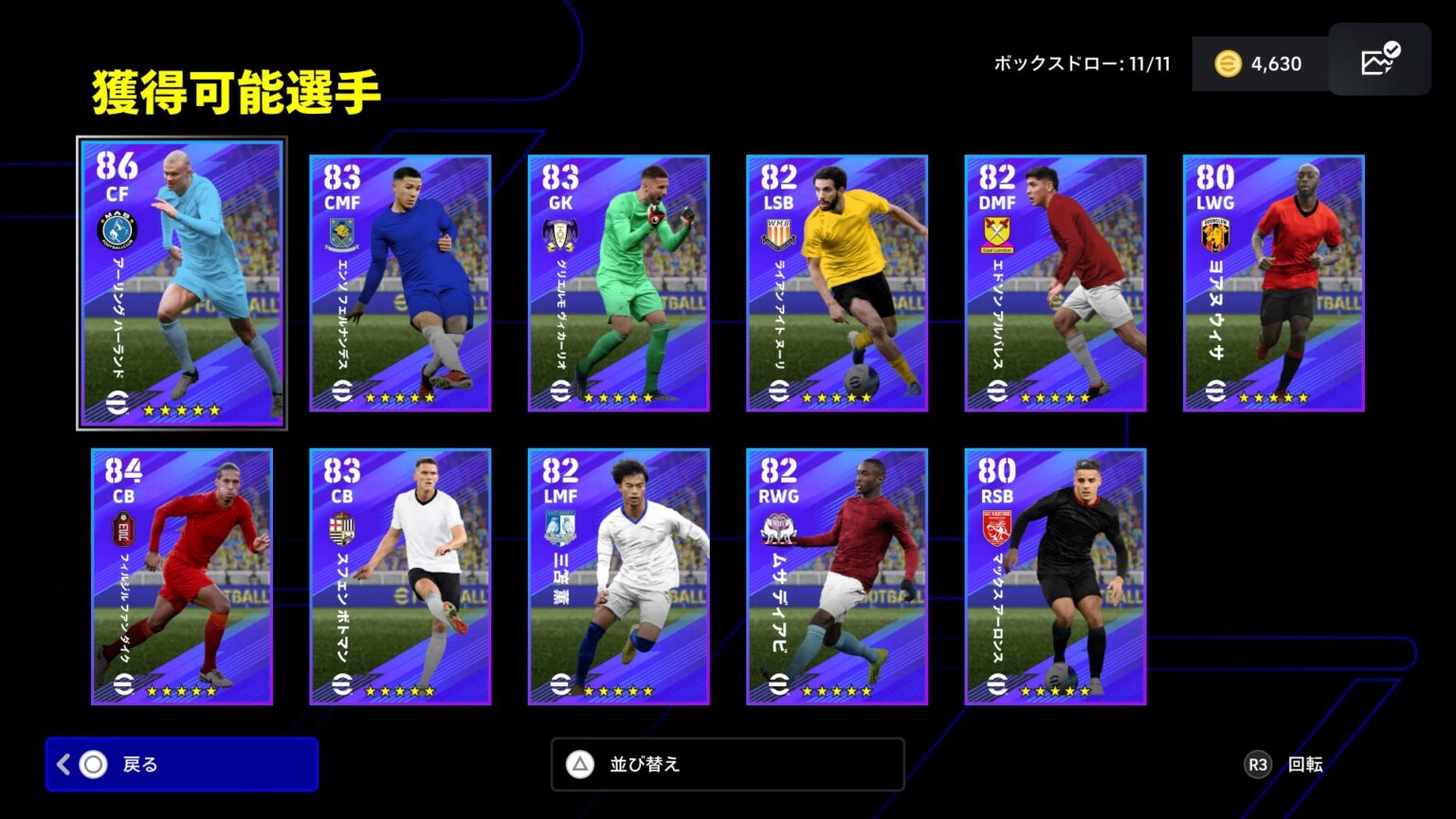This screenshot has height=819, width=1456.
Task: Select the 84-rated Van Dijk CB card
Action: click(181, 576)
